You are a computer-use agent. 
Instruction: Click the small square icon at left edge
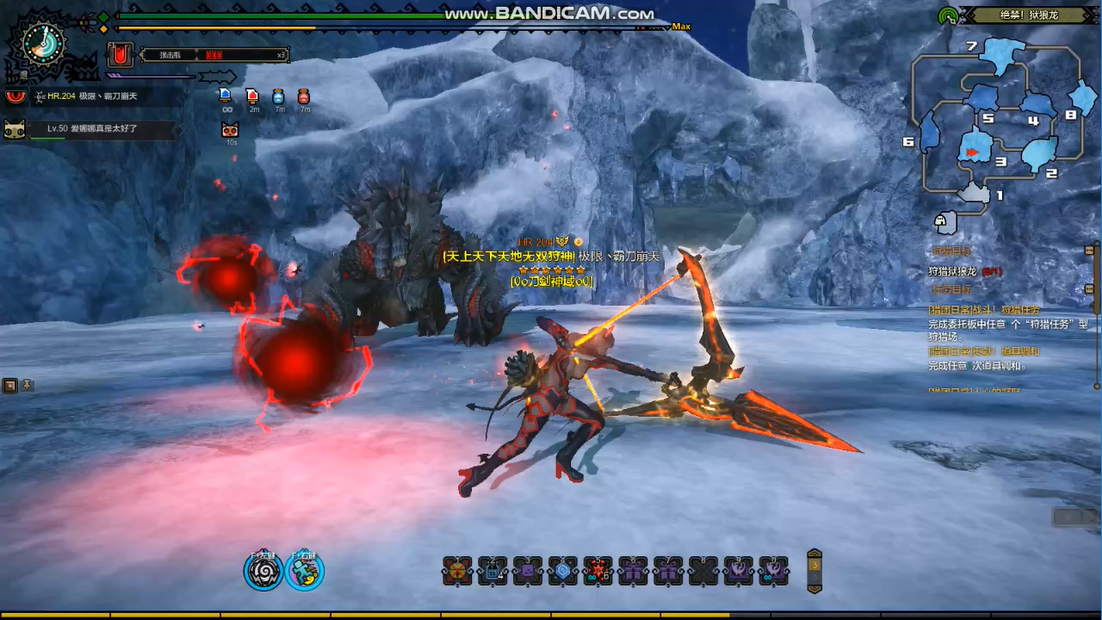click(10, 385)
